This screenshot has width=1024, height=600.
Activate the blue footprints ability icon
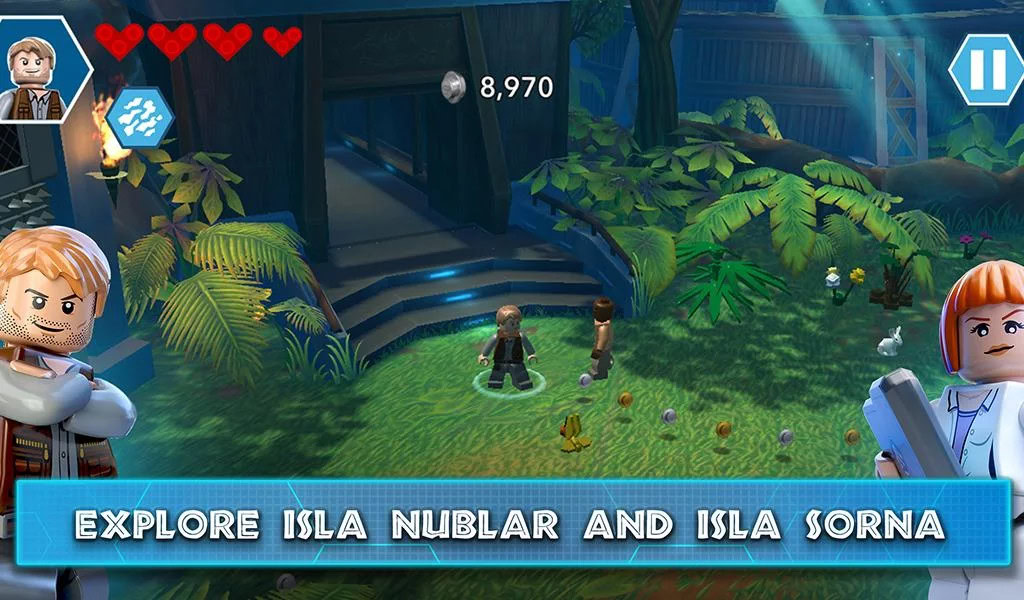(x=140, y=117)
